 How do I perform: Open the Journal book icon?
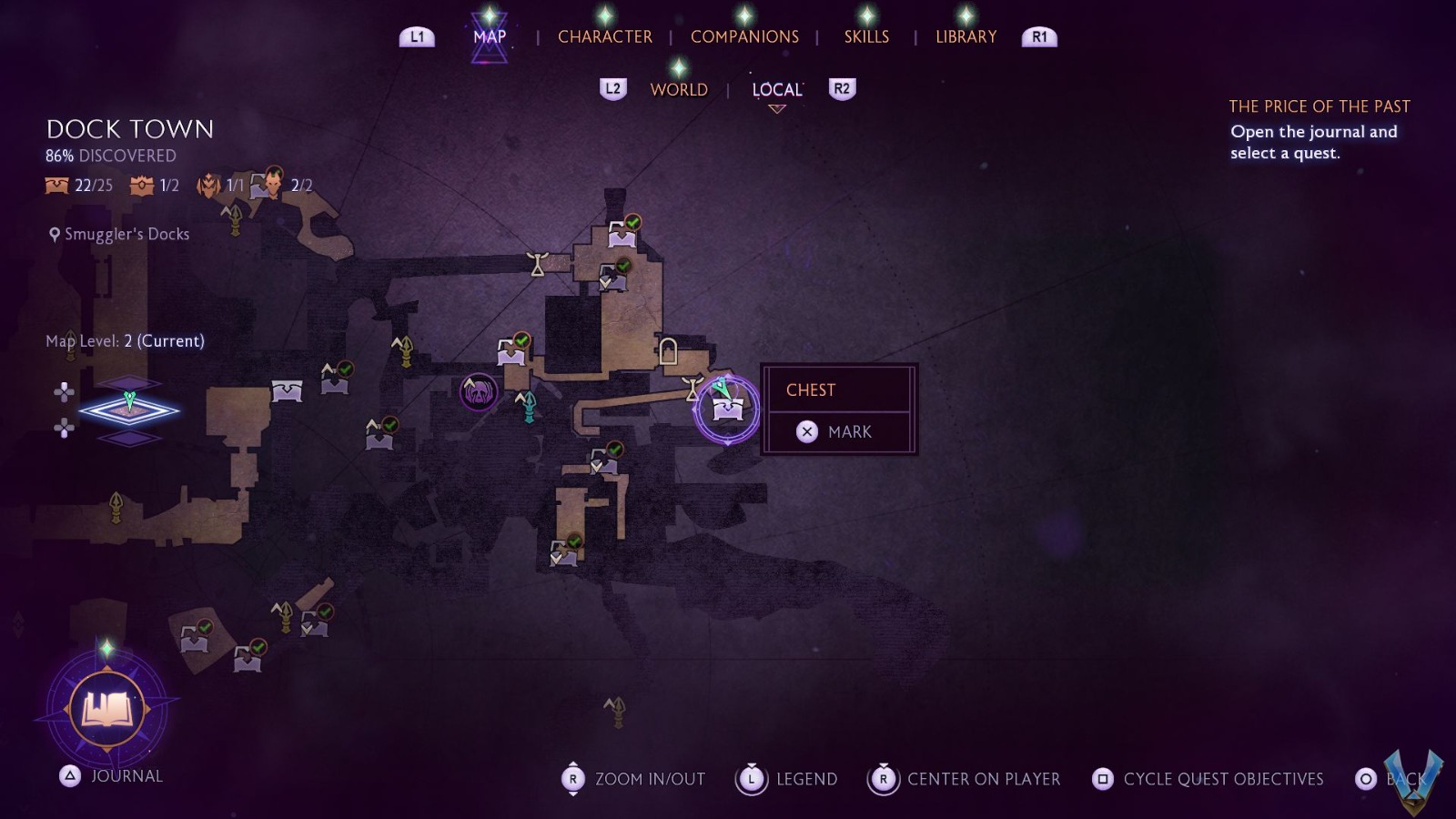(107, 709)
